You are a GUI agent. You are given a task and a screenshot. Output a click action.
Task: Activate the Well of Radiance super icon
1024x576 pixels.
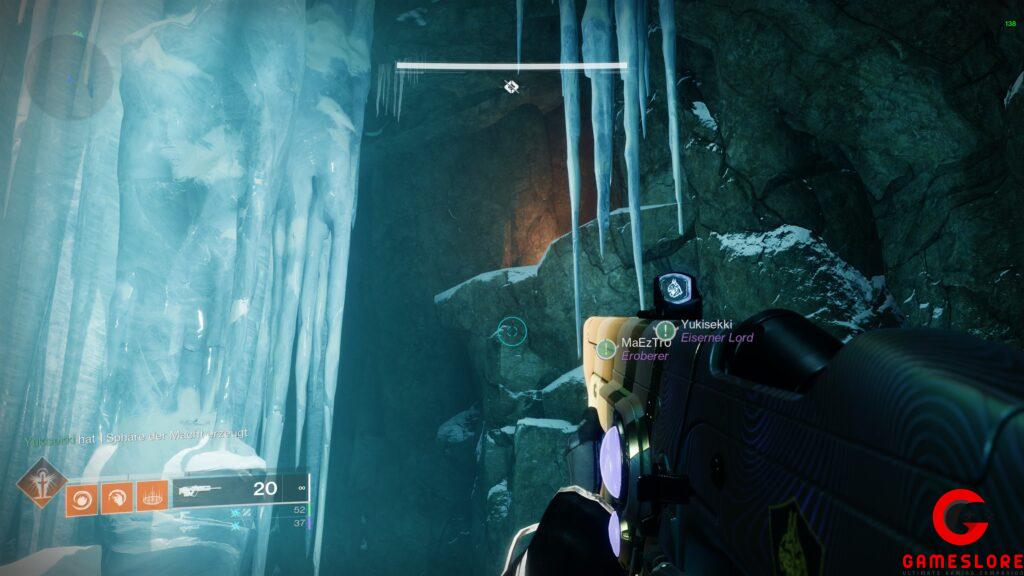click(41, 481)
